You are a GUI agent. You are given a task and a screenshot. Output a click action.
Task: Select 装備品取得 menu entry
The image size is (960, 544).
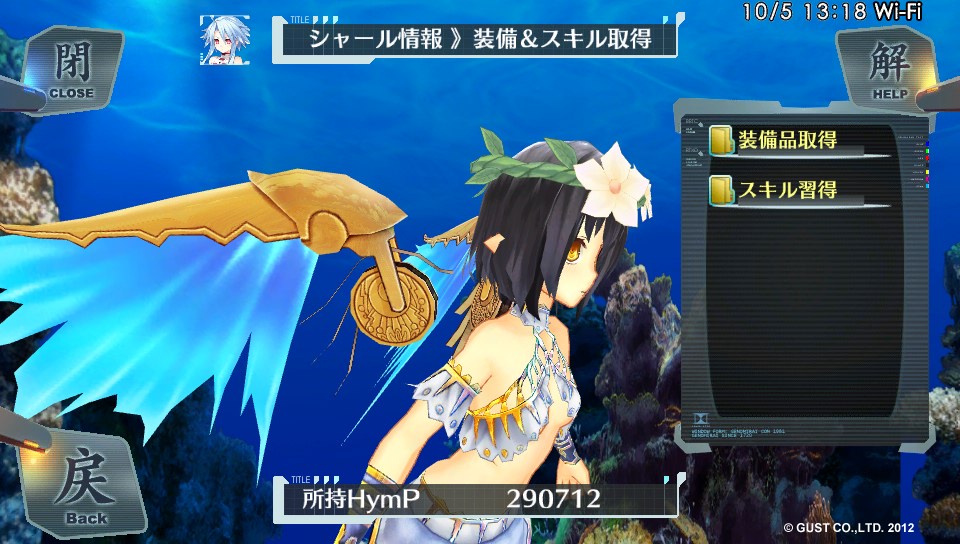click(x=786, y=140)
